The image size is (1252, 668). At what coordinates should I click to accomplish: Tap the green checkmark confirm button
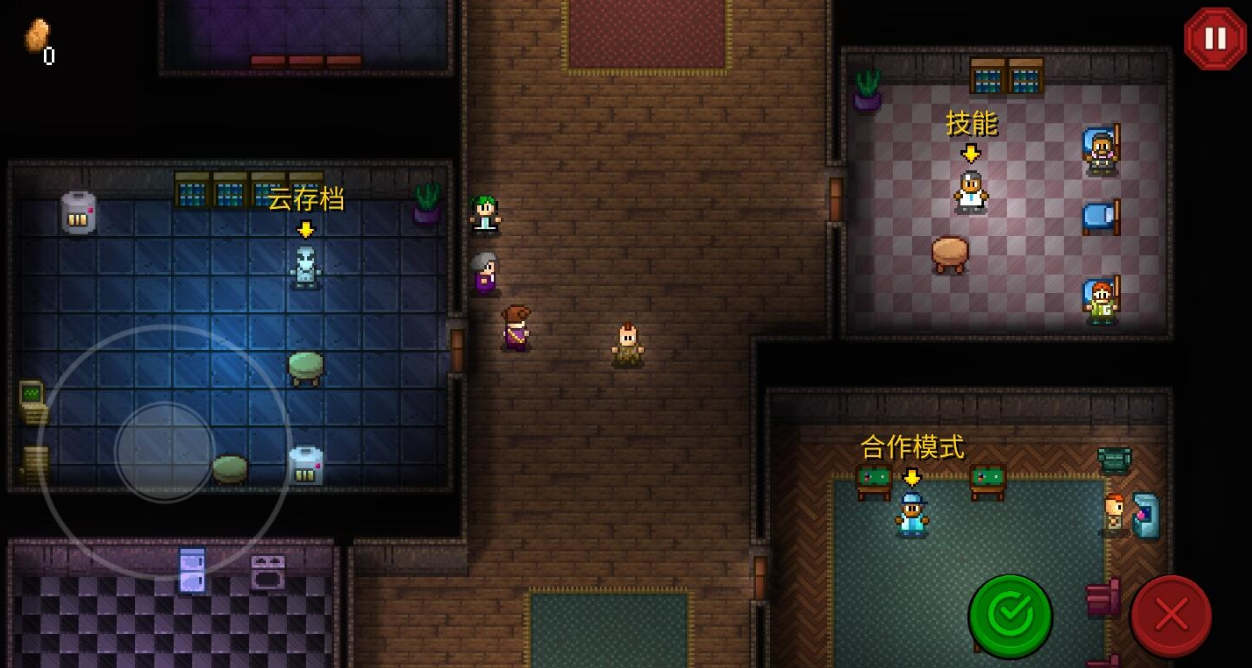[x=1010, y=616]
